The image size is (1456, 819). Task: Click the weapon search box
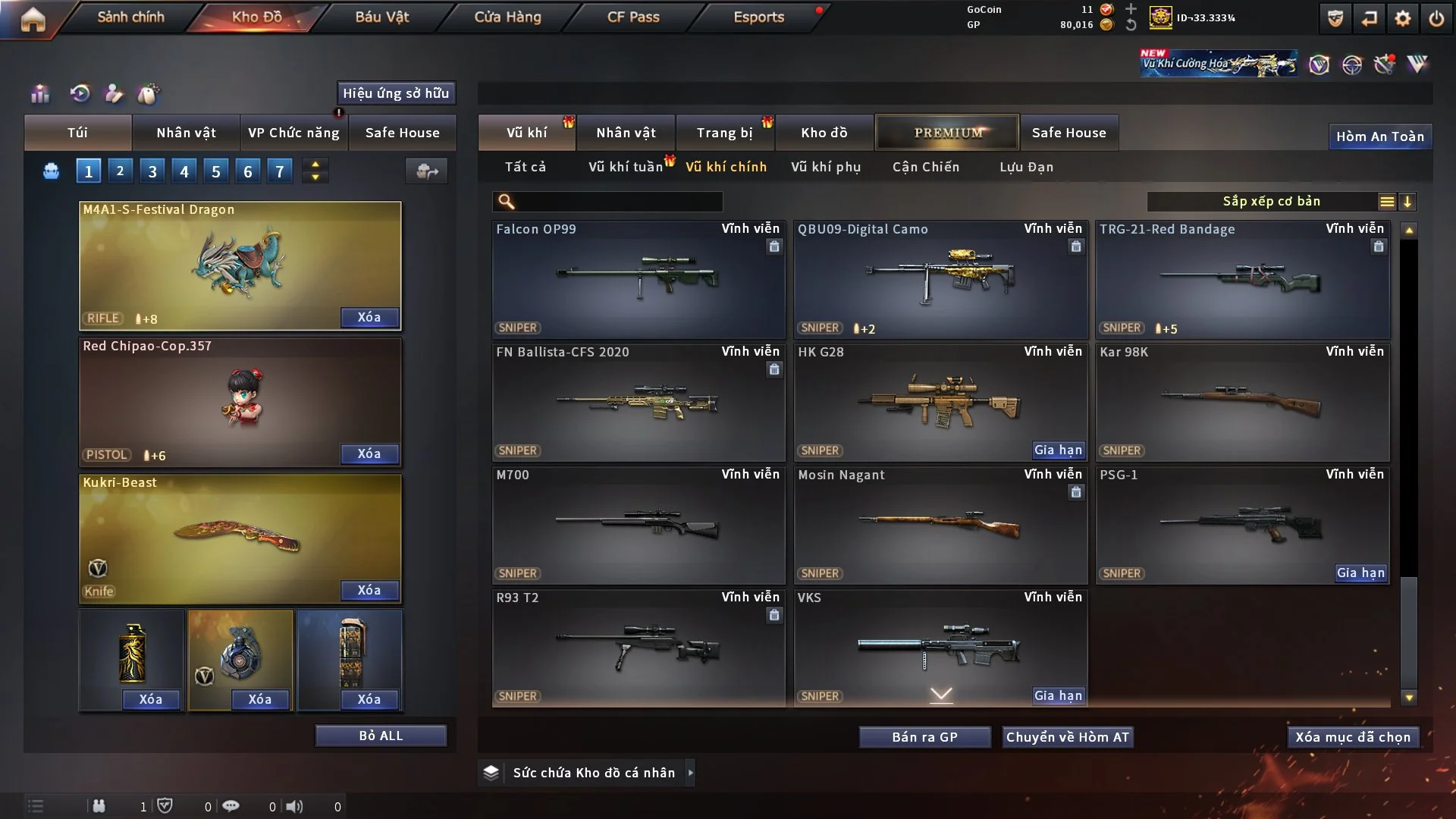(618, 202)
